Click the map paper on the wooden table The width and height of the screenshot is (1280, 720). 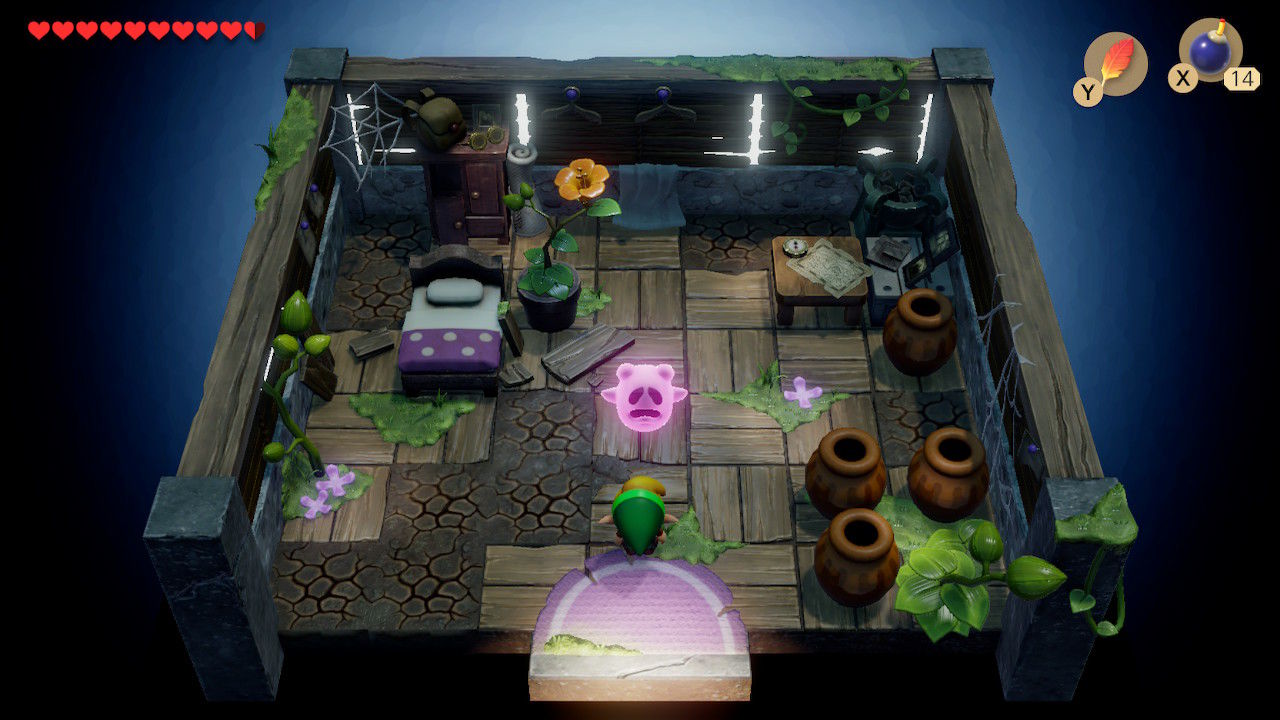(x=827, y=265)
